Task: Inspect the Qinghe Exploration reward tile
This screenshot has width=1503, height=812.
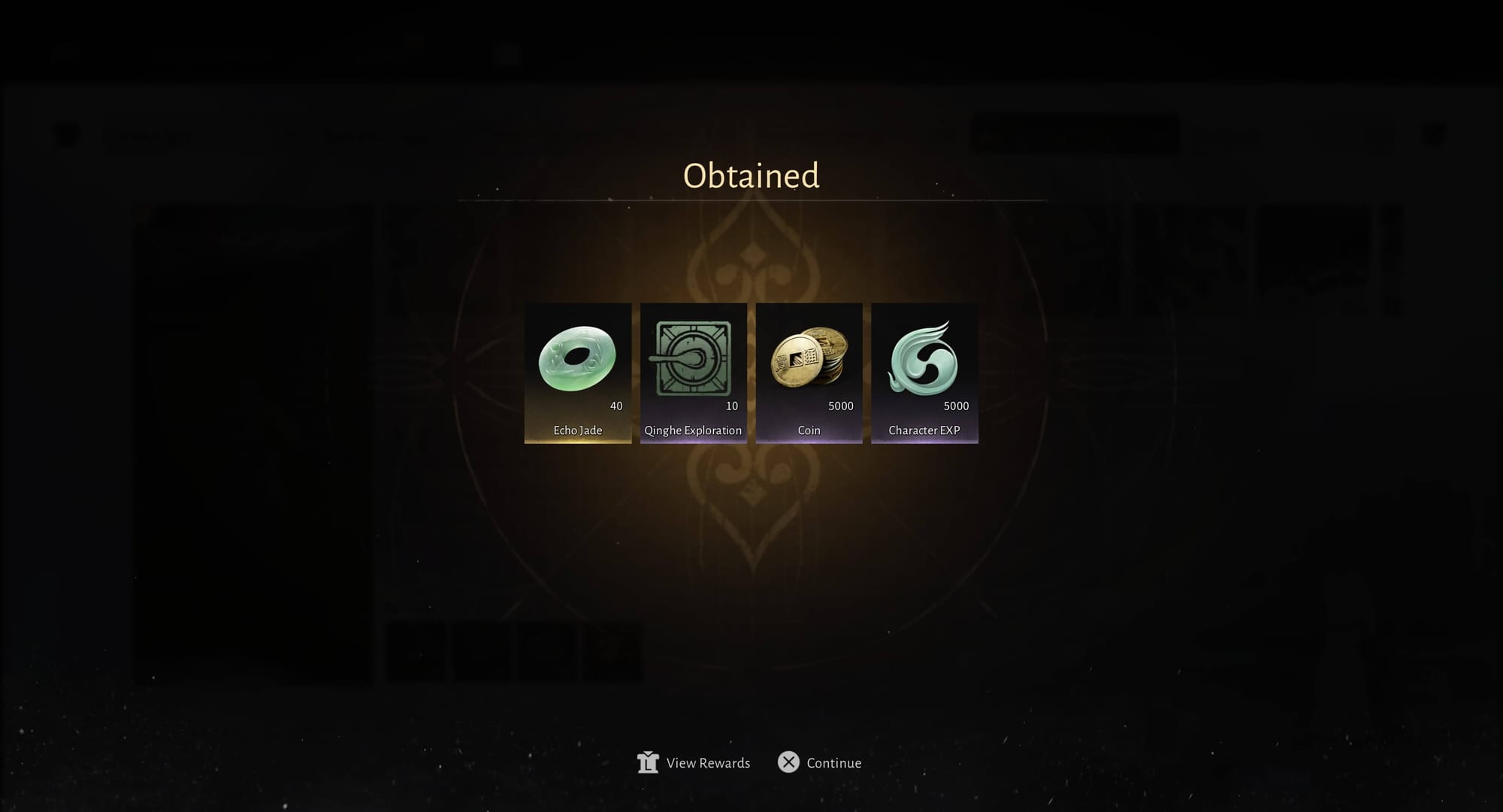Action: (693, 373)
